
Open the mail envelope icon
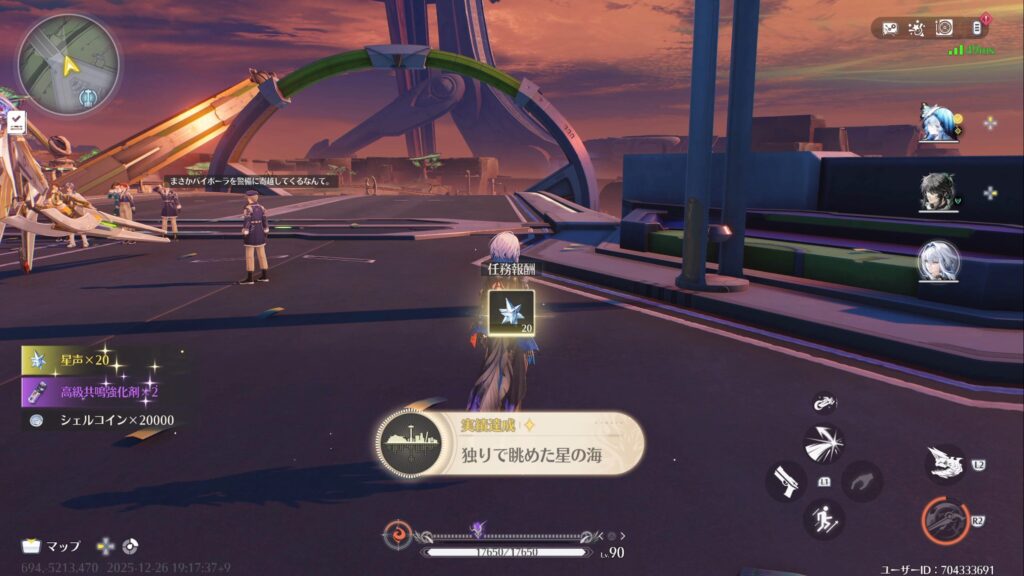888,29
